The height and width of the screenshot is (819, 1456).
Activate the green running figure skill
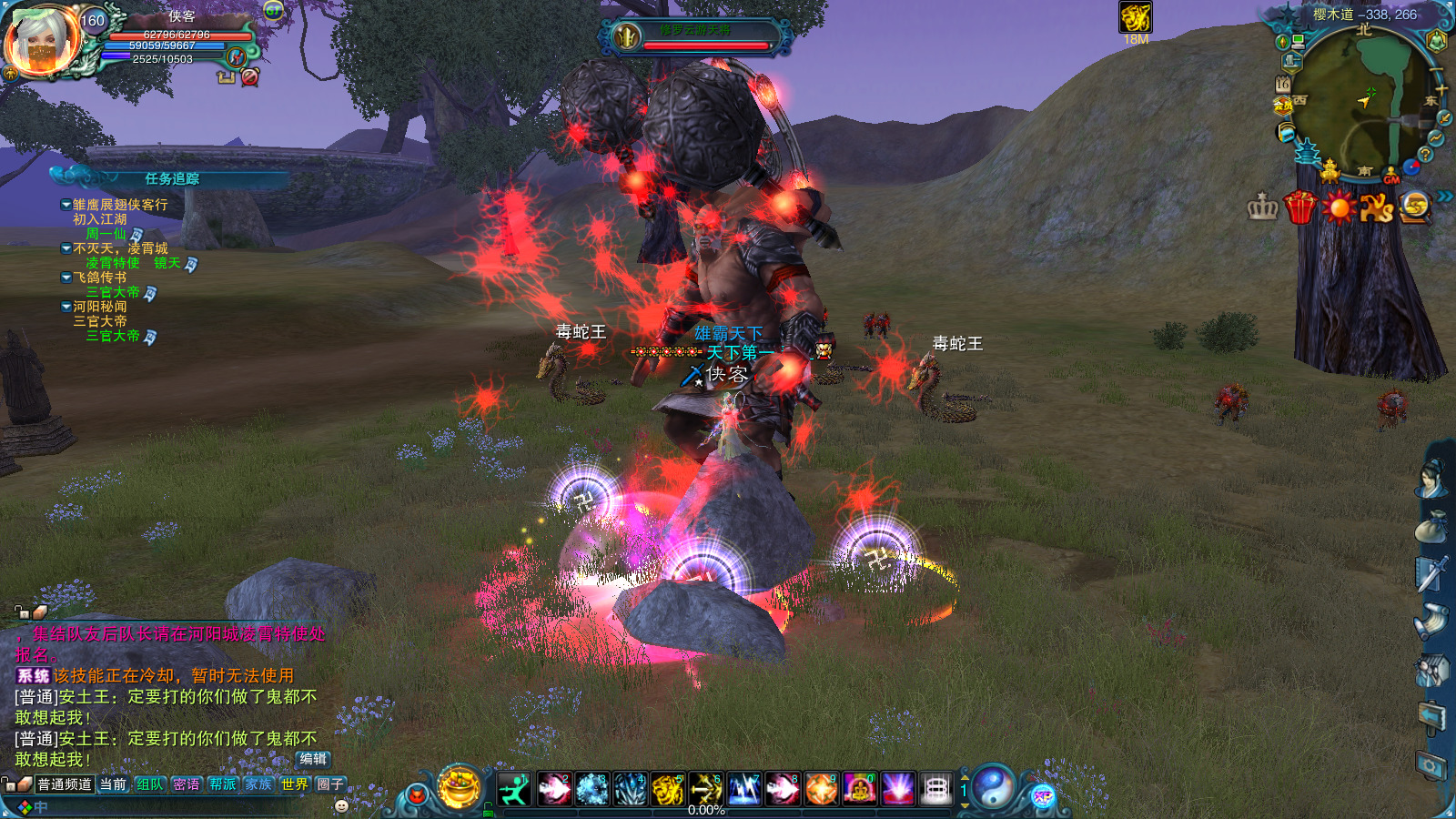click(x=515, y=788)
